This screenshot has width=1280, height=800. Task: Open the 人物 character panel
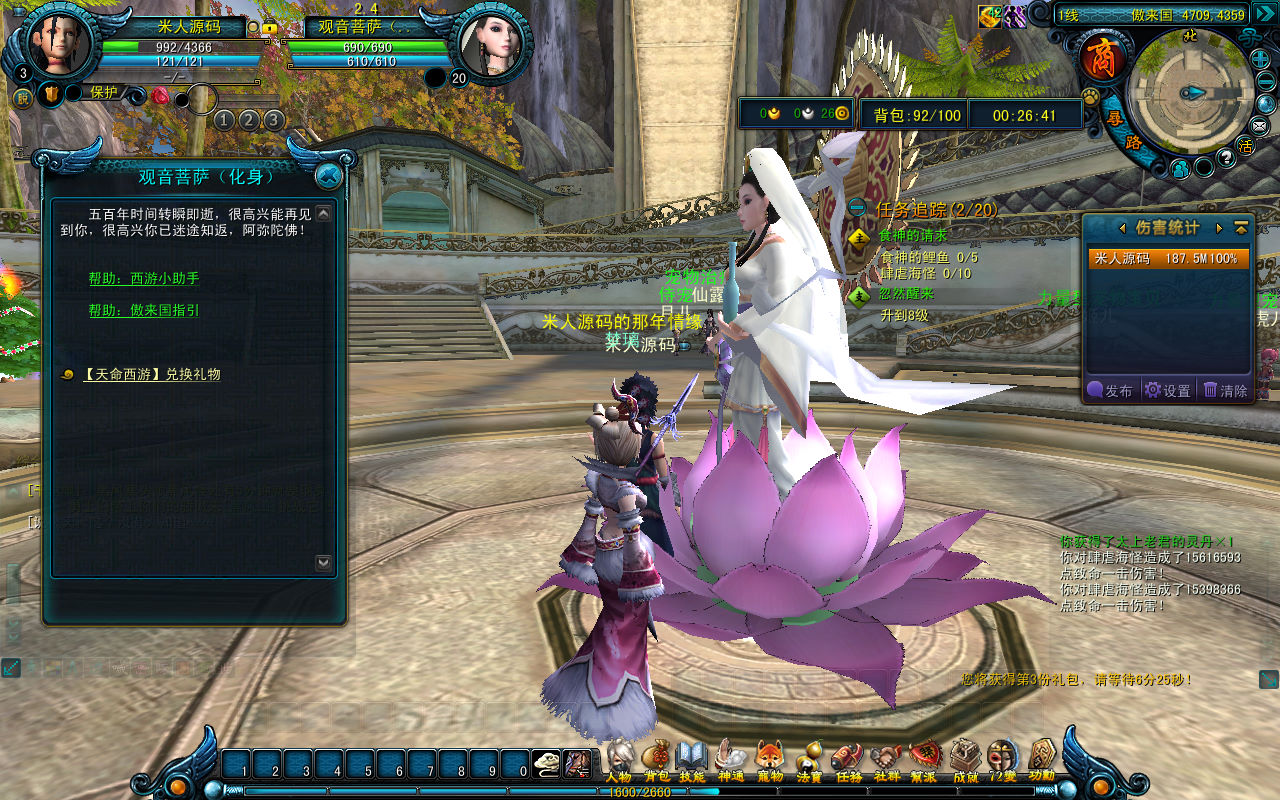pyautogui.click(x=619, y=760)
